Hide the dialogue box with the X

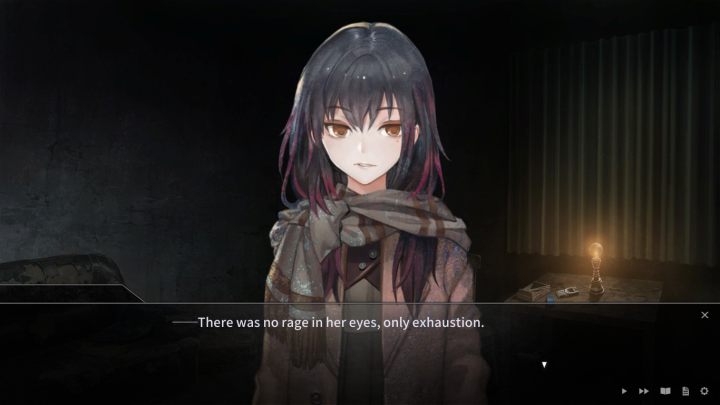pos(704,315)
